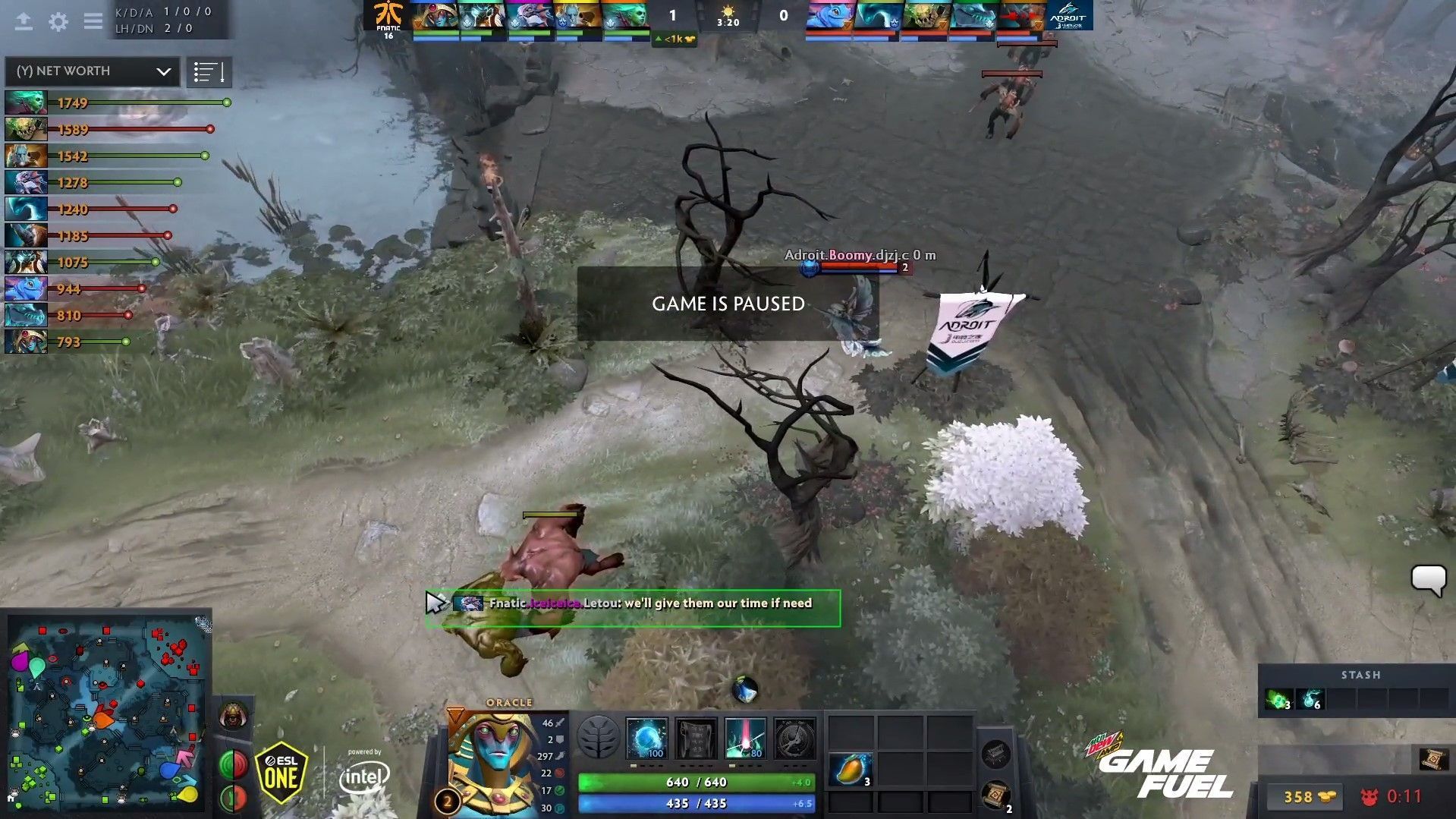This screenshot has height=819, width=1456.
Task: Select the Town Portal Scroll slot
Action: [998, 795]
